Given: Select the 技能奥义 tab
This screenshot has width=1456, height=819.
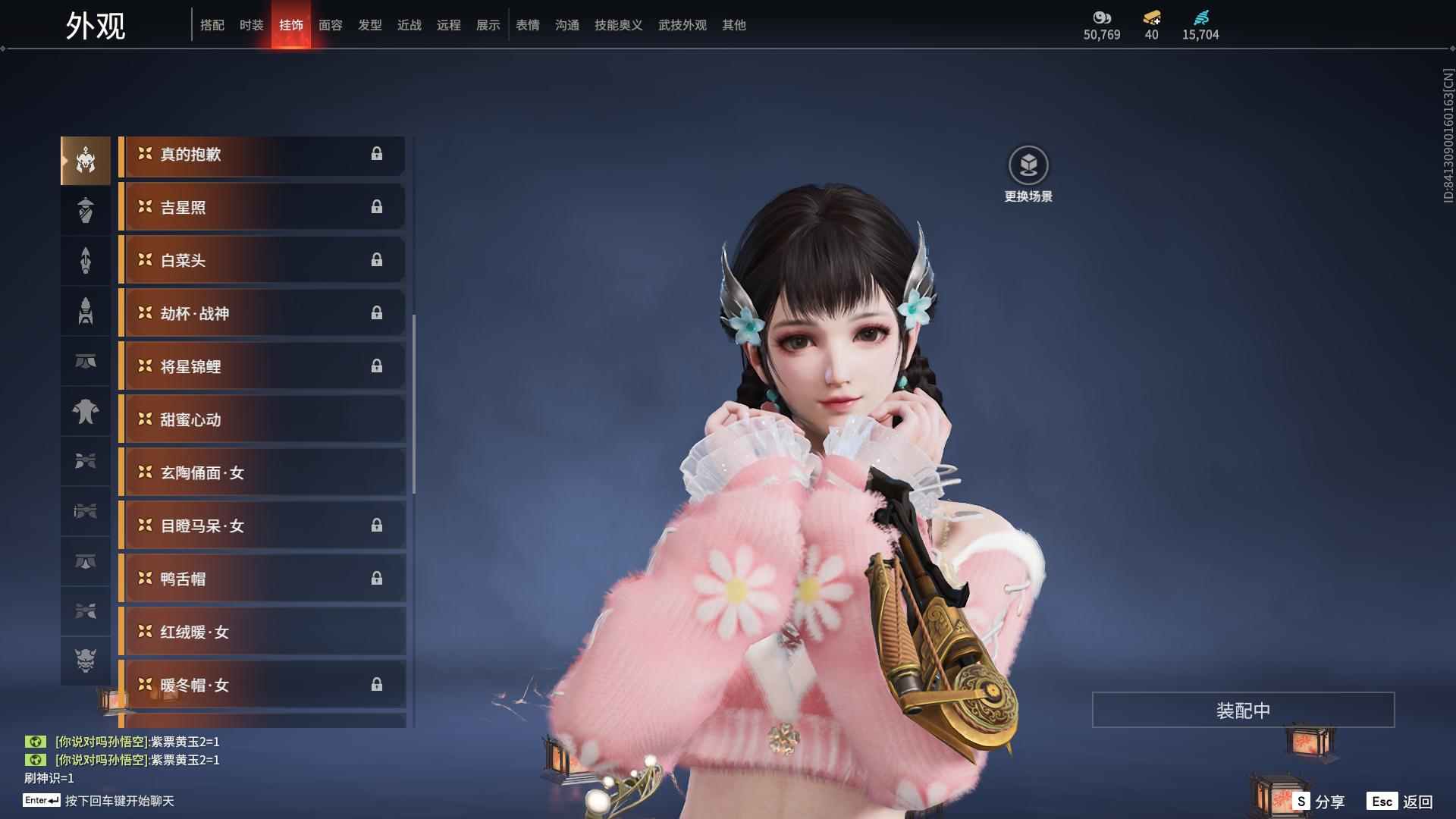Looking at the screenshot, I should pyautogui.click(x=618, y=25).
